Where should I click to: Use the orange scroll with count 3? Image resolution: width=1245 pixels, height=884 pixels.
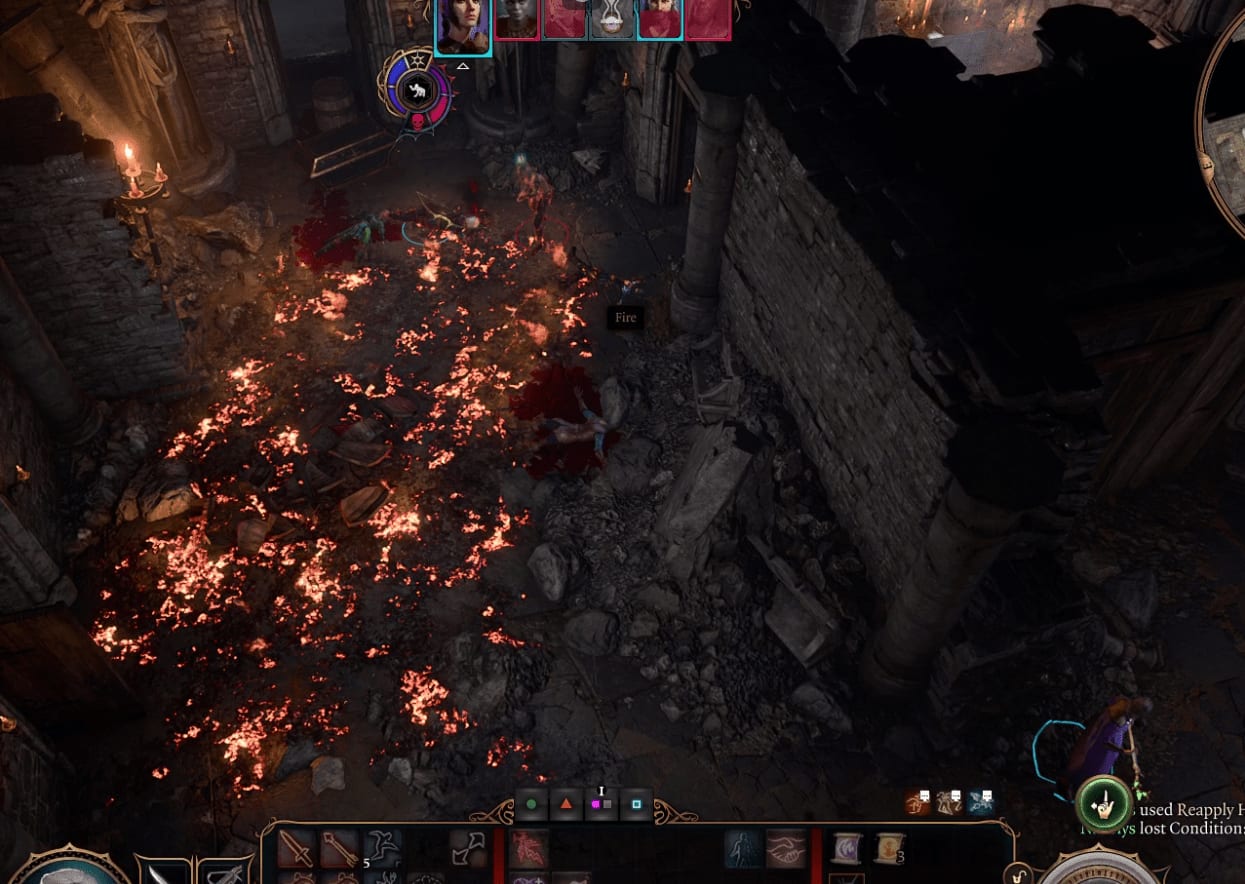tap(888, 849)
